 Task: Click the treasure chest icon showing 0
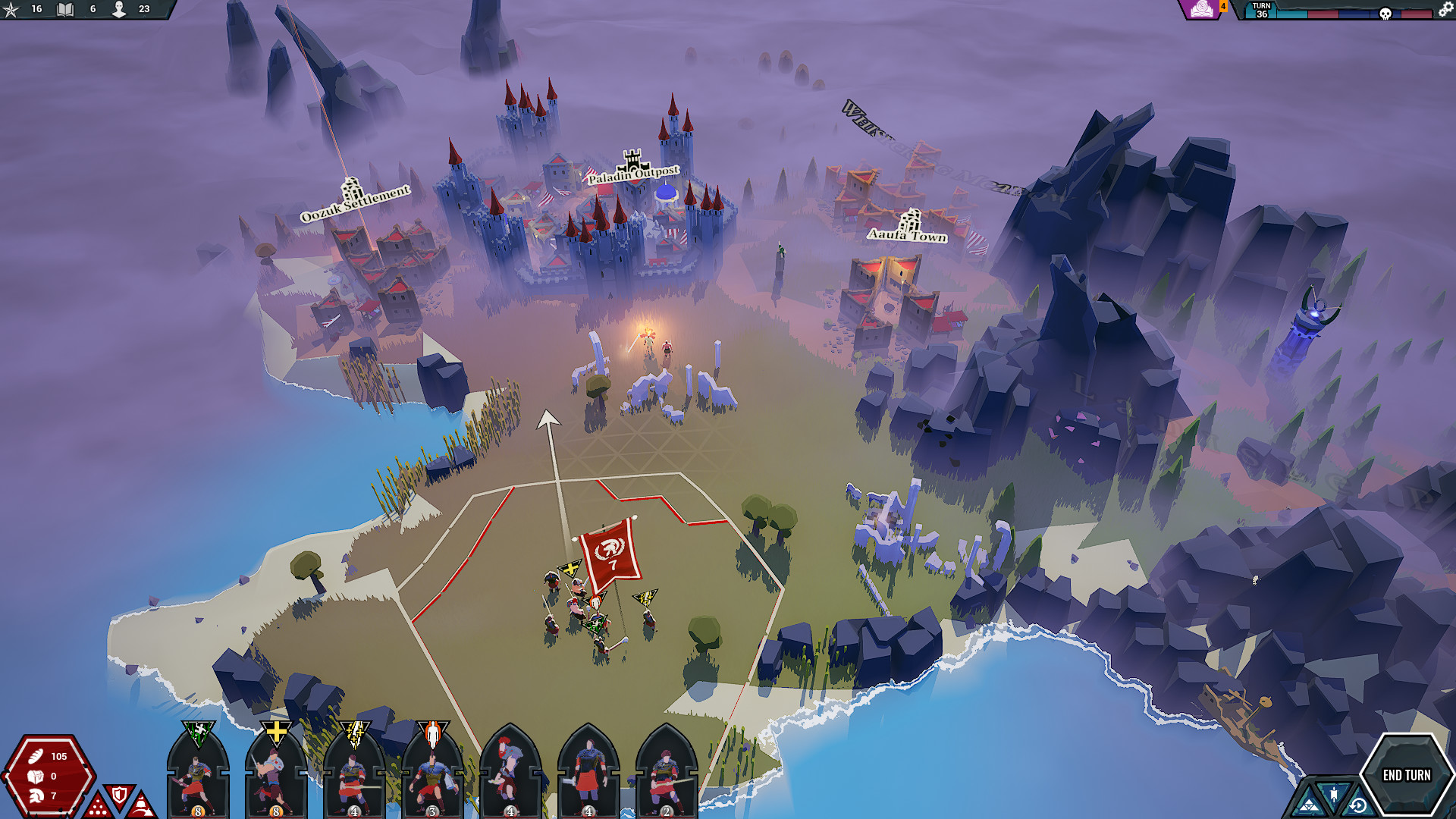(35, 777)
